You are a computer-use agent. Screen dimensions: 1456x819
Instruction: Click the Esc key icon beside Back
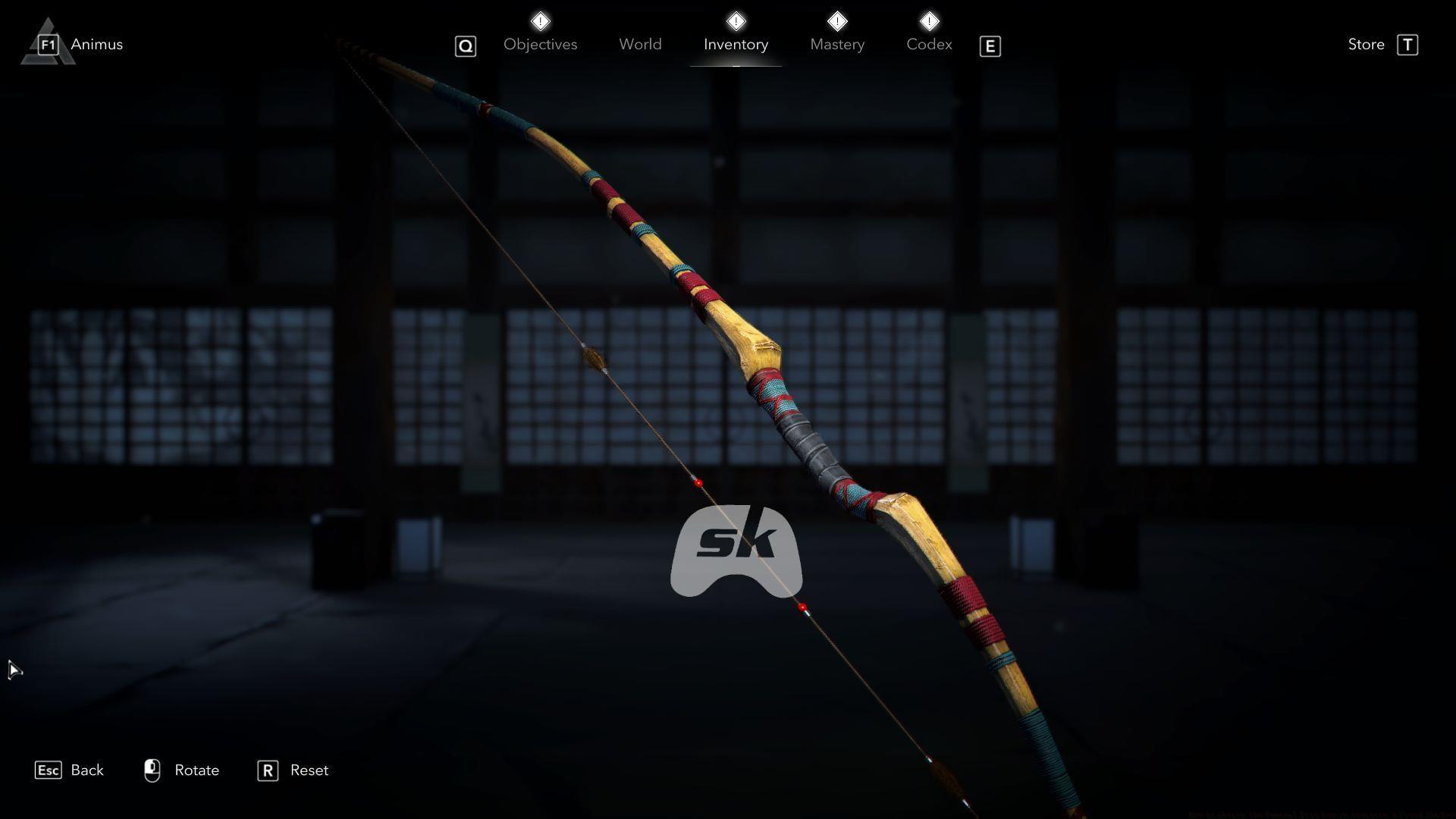(49, 770)
